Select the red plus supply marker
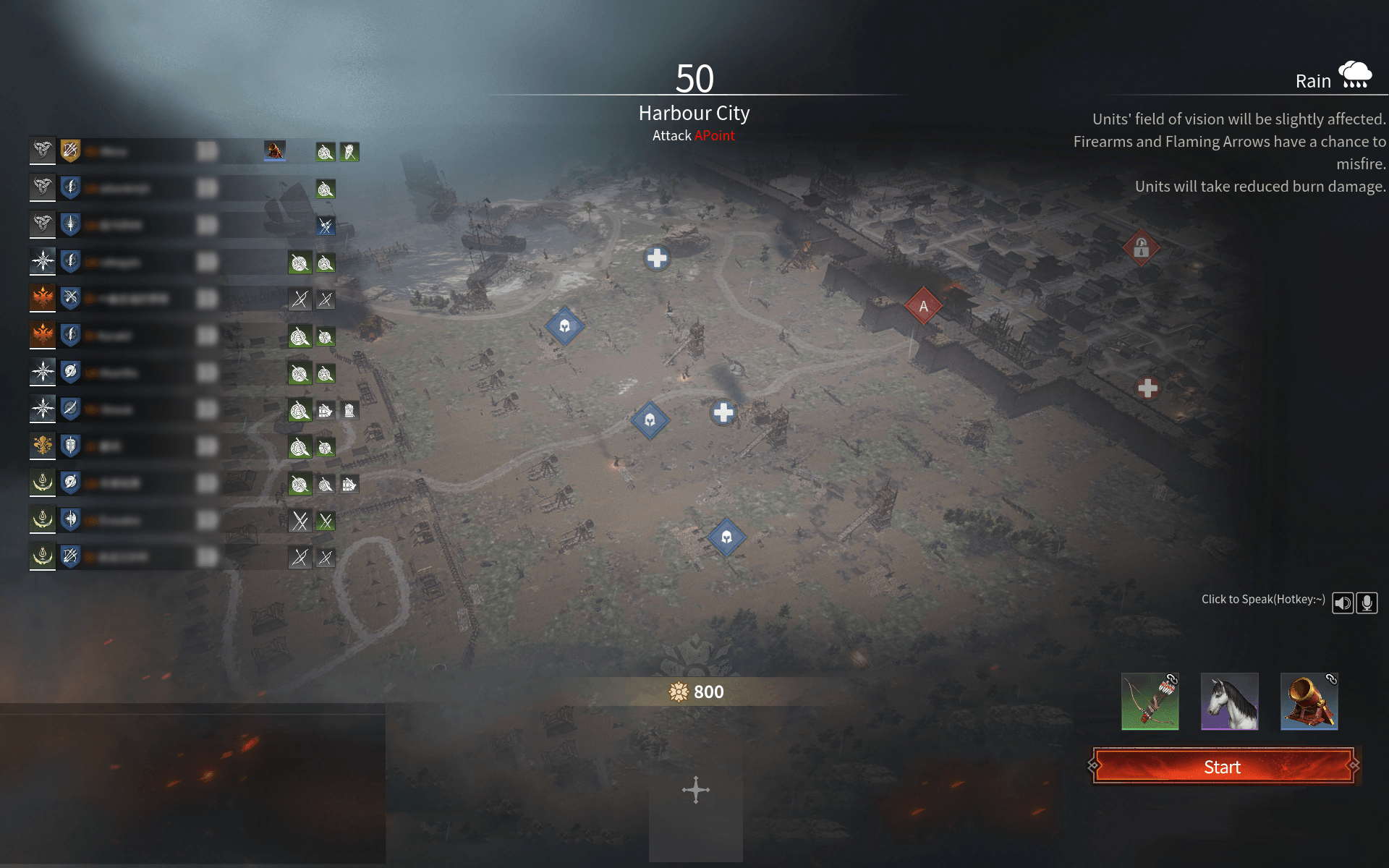 tap(1147, 388)
